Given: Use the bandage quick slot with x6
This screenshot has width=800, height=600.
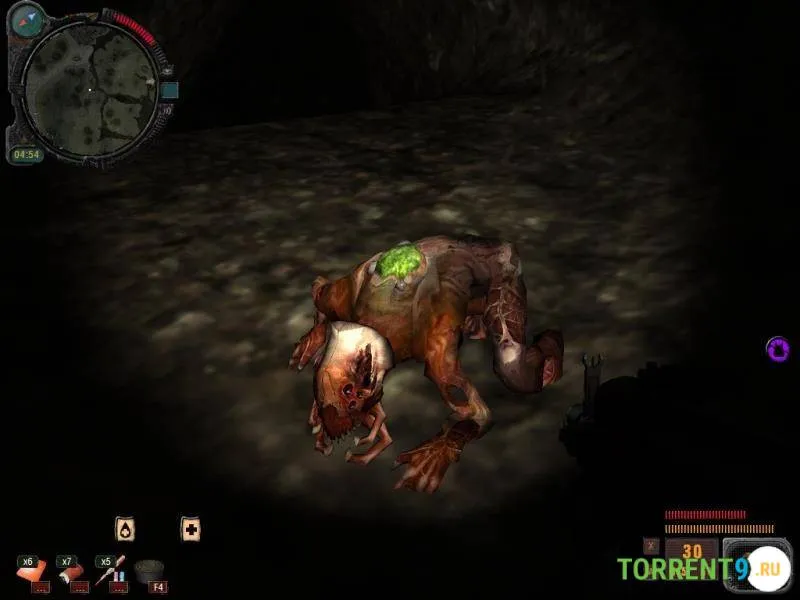Looking at the screenshot, I should coord(32,572).
